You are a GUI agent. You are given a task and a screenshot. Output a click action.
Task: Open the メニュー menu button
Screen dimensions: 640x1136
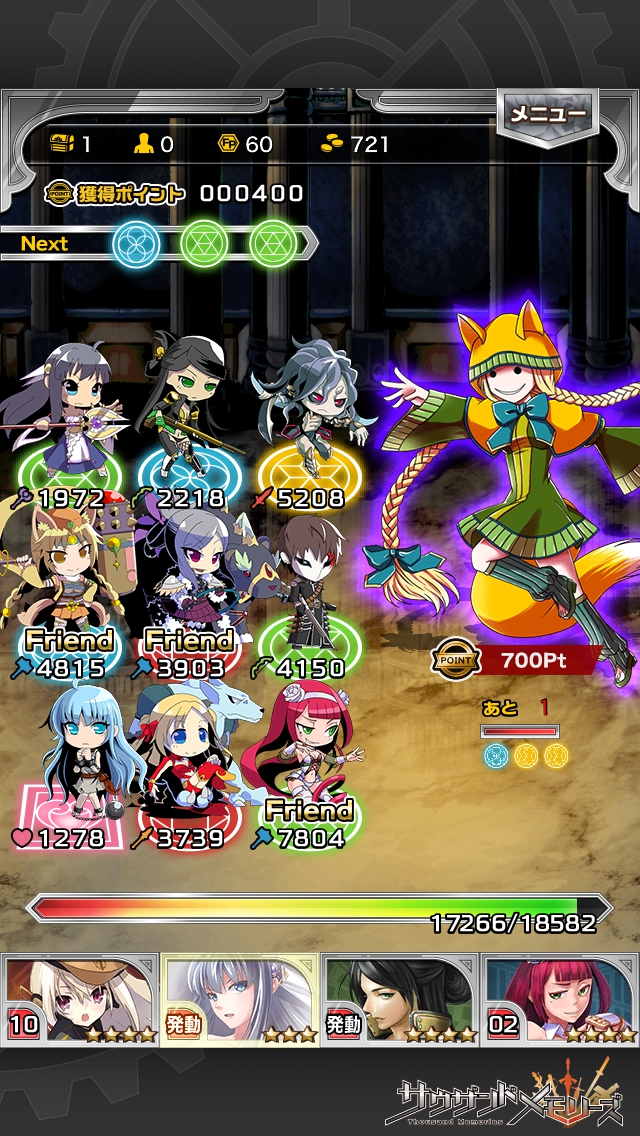(547, 115)
